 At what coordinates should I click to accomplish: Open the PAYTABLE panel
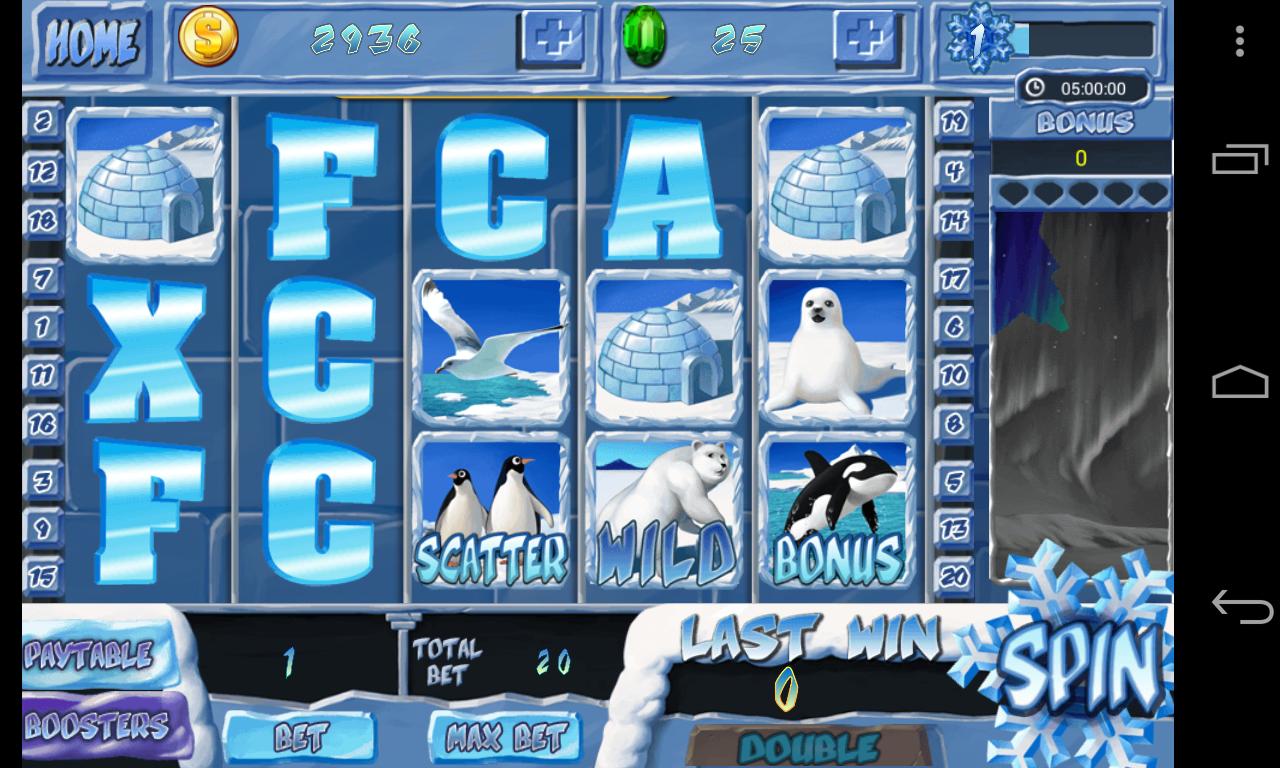90,654
